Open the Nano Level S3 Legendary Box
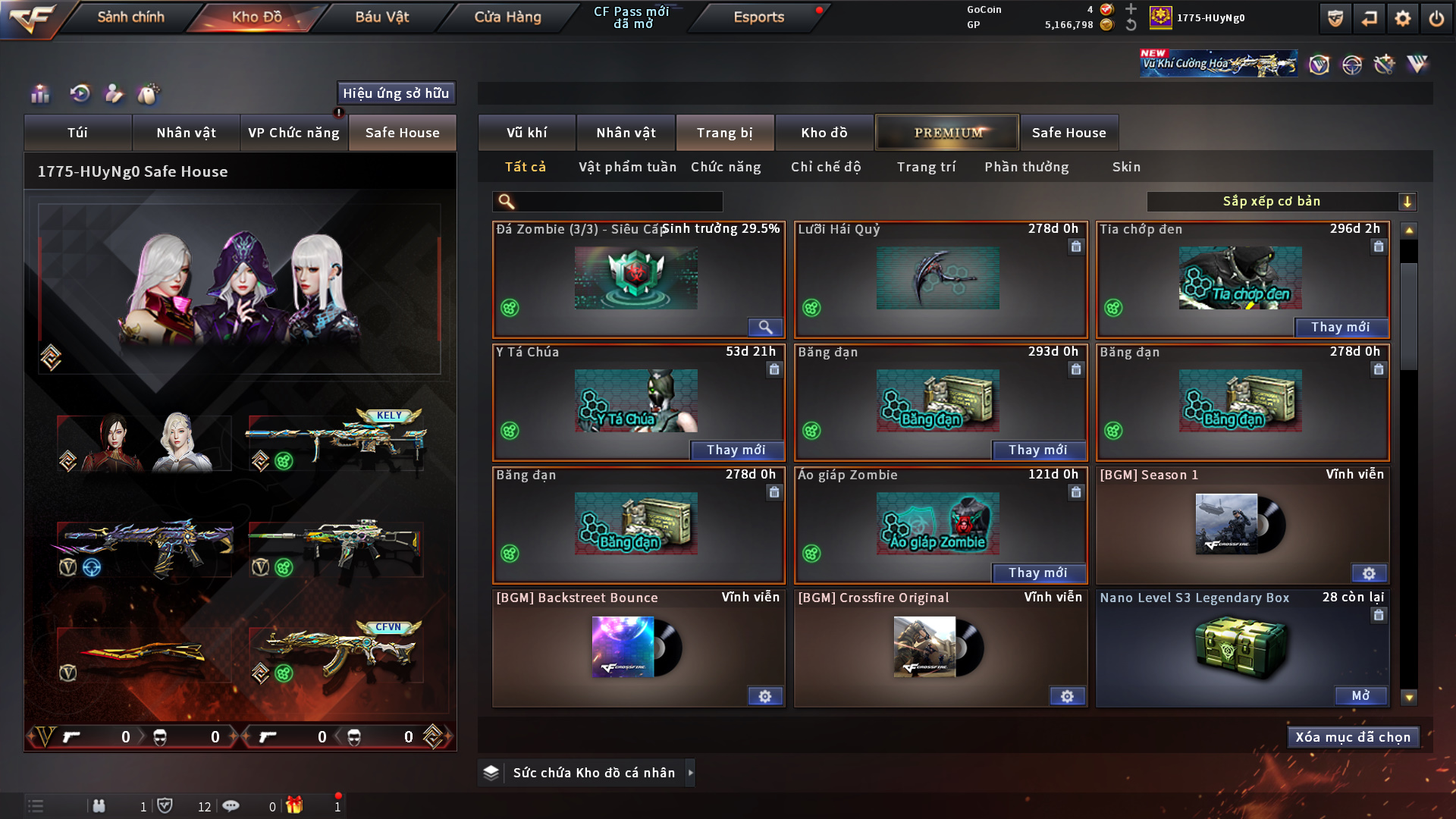The width and height of the screenshot is (1456, 819). click(1360, 695)
